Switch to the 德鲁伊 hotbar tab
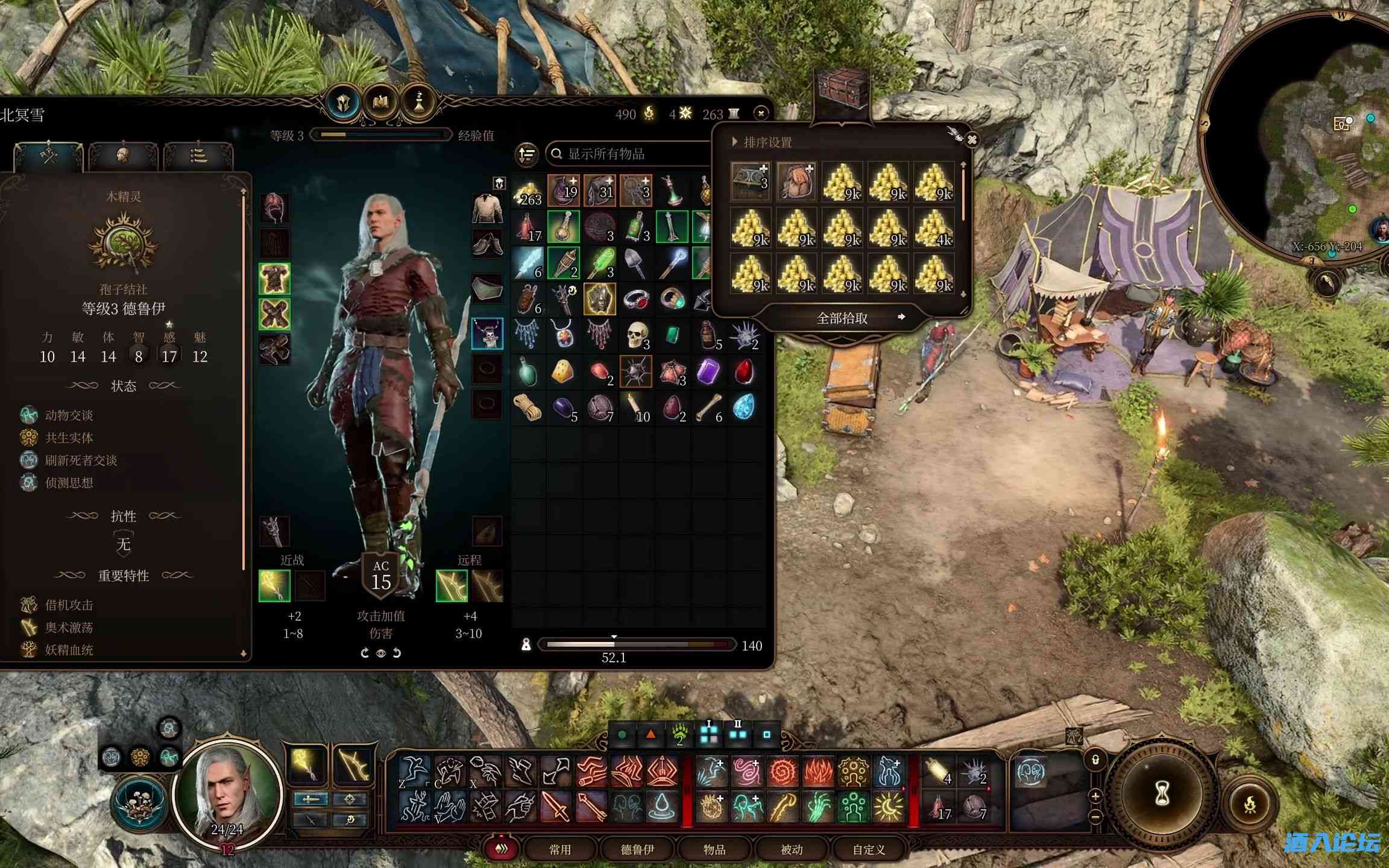The image size is (1389, 868). 637,849
